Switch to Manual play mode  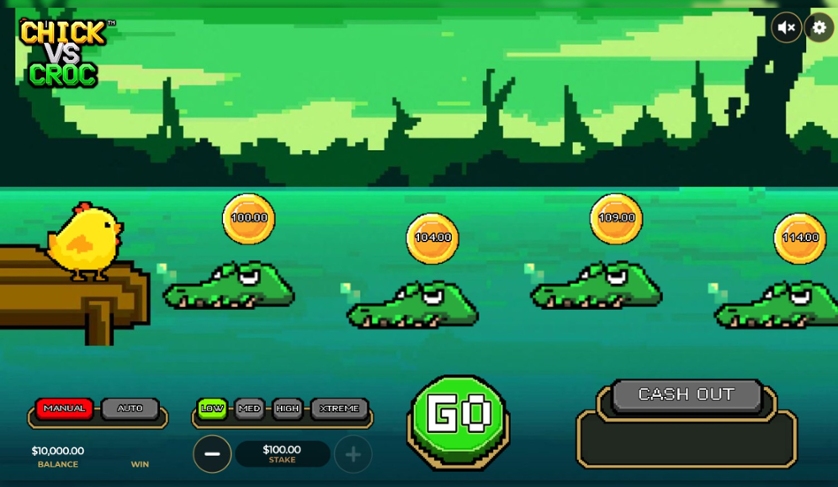(65, 409)
